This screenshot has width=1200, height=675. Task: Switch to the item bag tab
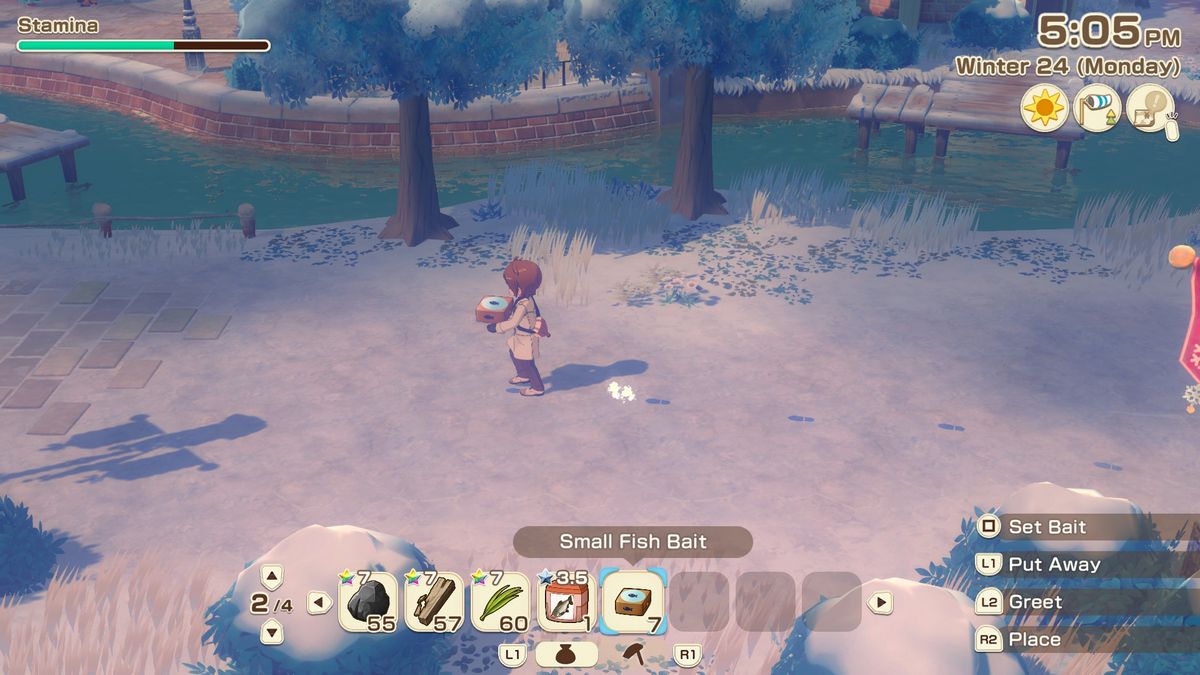pyautogui.click(x=566, y=654)
